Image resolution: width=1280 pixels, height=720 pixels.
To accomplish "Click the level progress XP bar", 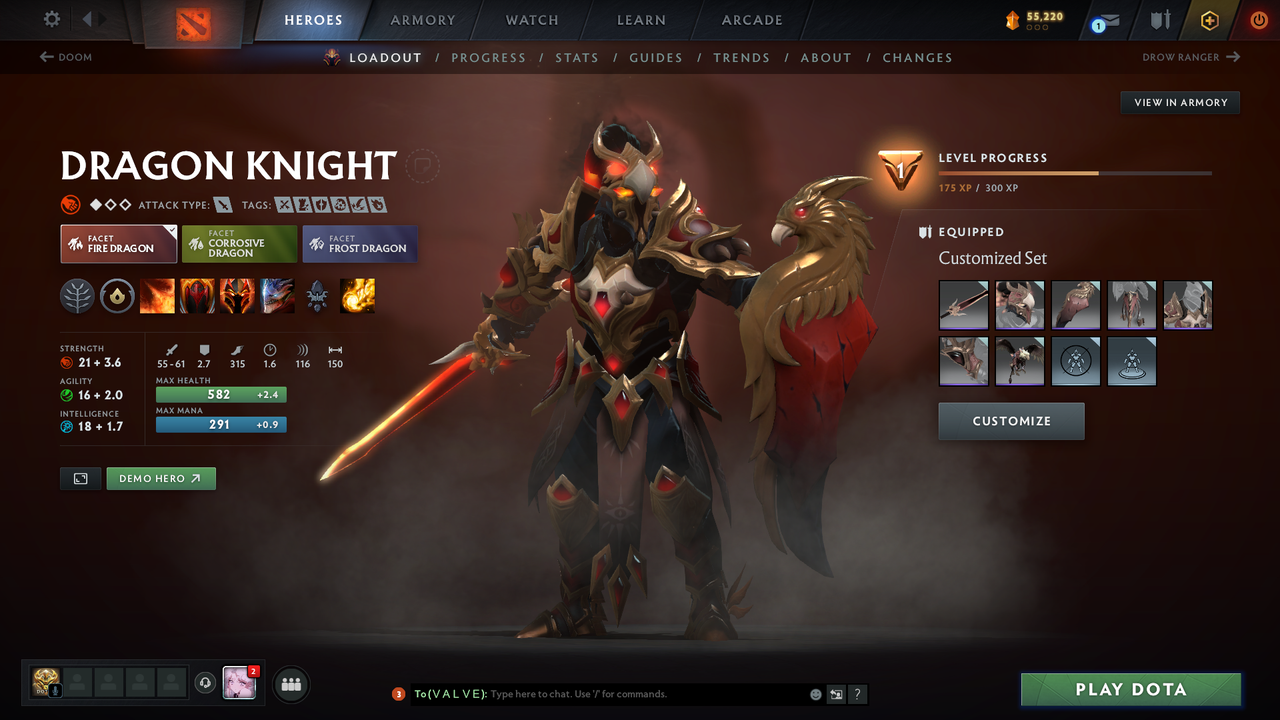I will pyautogui.click(x=1073, y=172).
